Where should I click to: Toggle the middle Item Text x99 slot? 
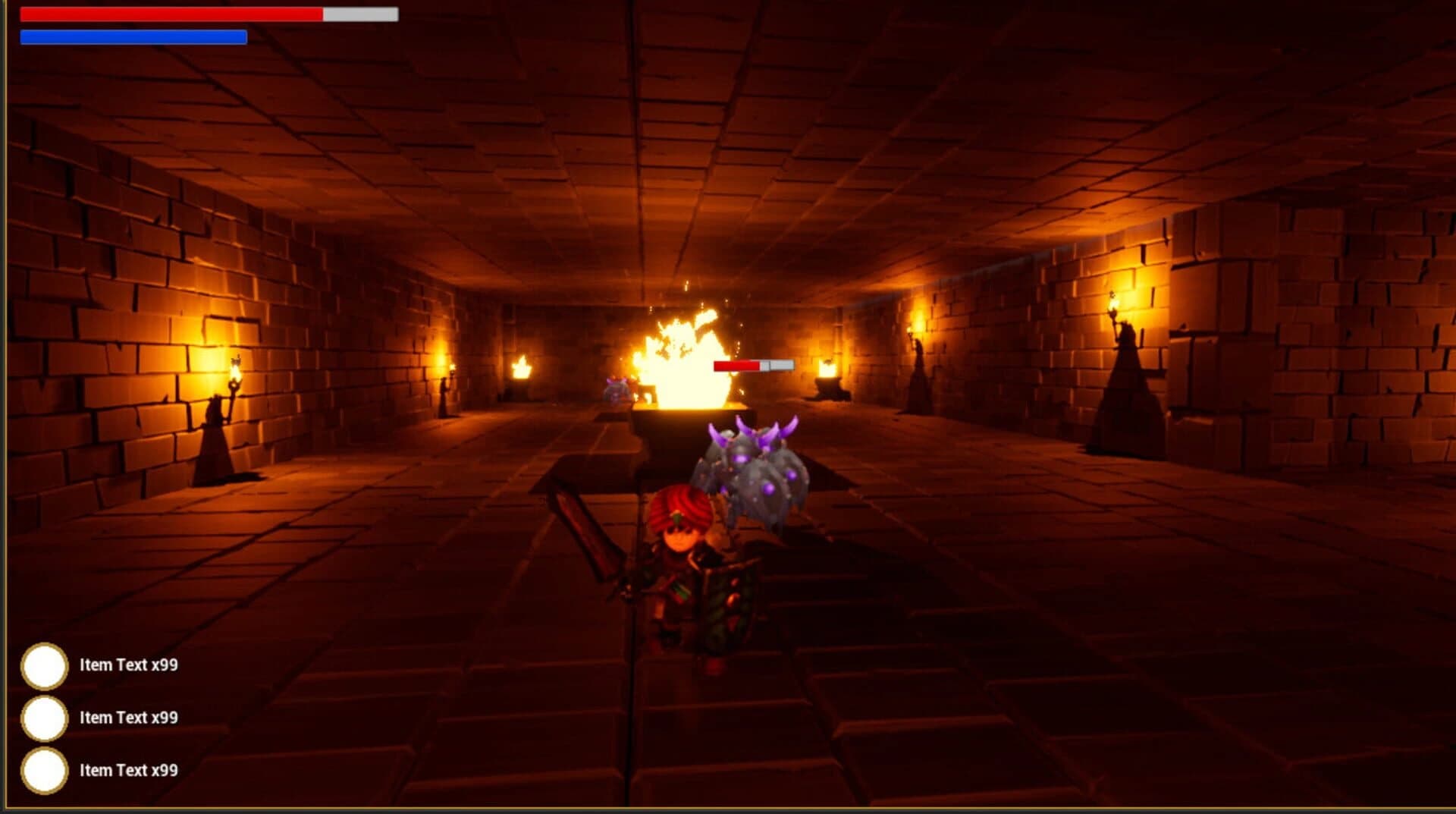point(45,716)
